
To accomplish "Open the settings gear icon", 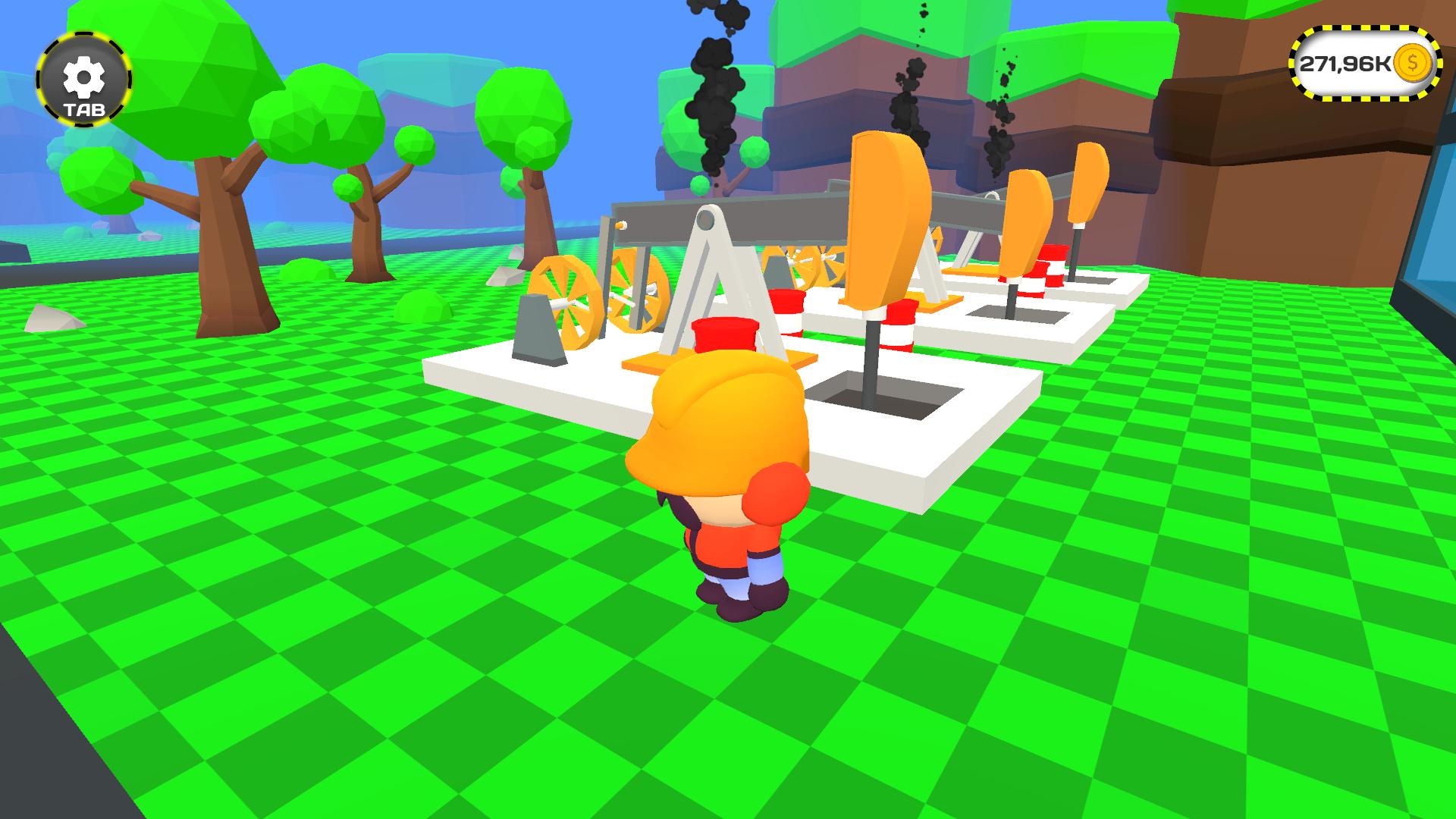I will (83, 76).
